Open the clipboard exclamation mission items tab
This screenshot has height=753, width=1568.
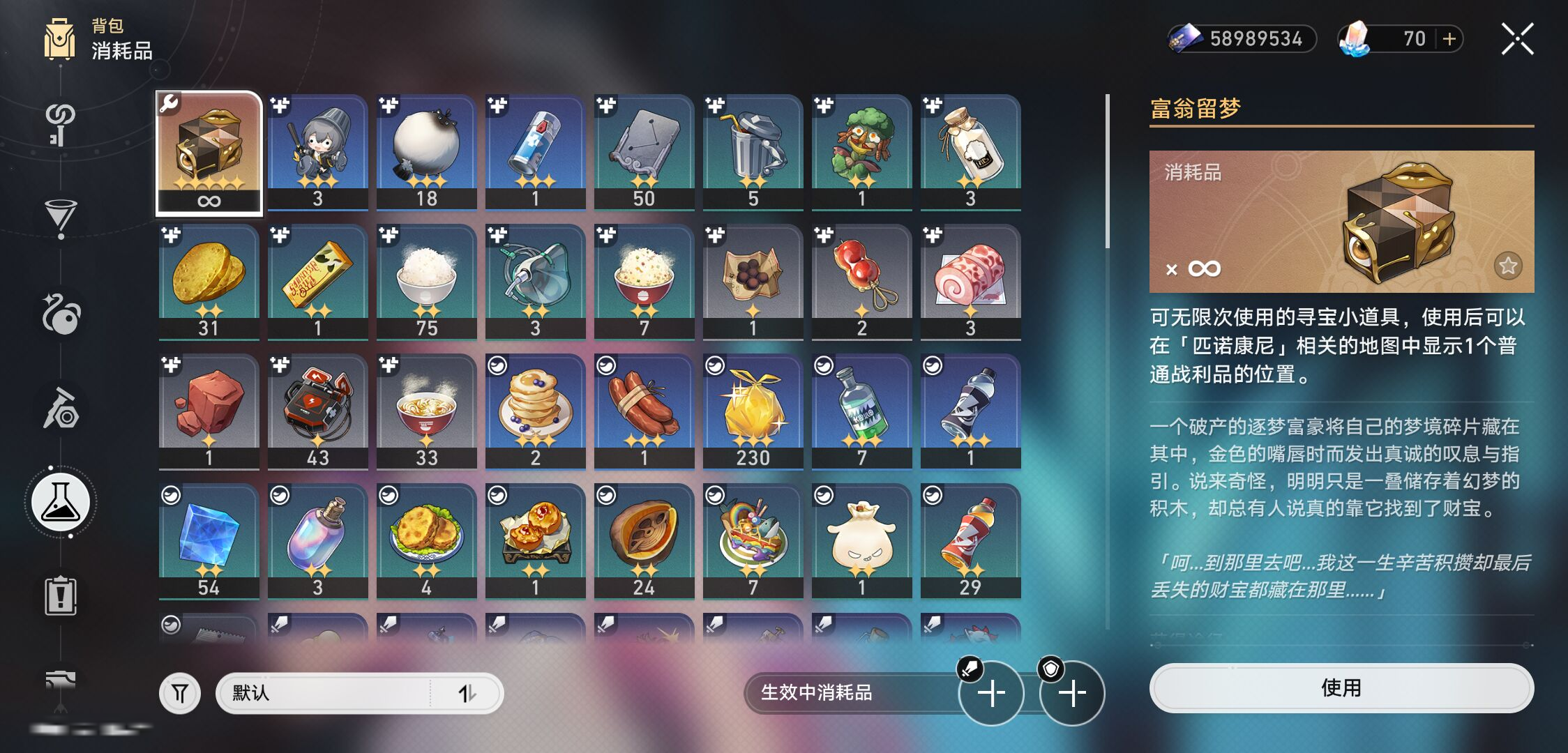pyautogui.click(x=61, y=596)
